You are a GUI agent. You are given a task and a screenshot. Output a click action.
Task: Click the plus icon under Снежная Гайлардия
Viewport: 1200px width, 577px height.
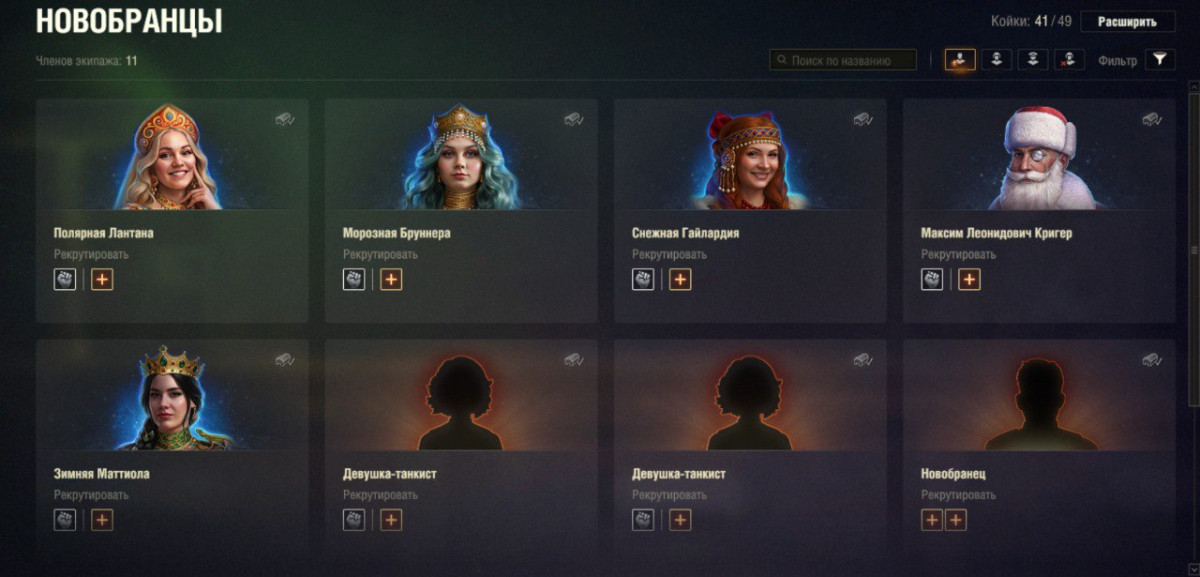[x=680, y=280]
